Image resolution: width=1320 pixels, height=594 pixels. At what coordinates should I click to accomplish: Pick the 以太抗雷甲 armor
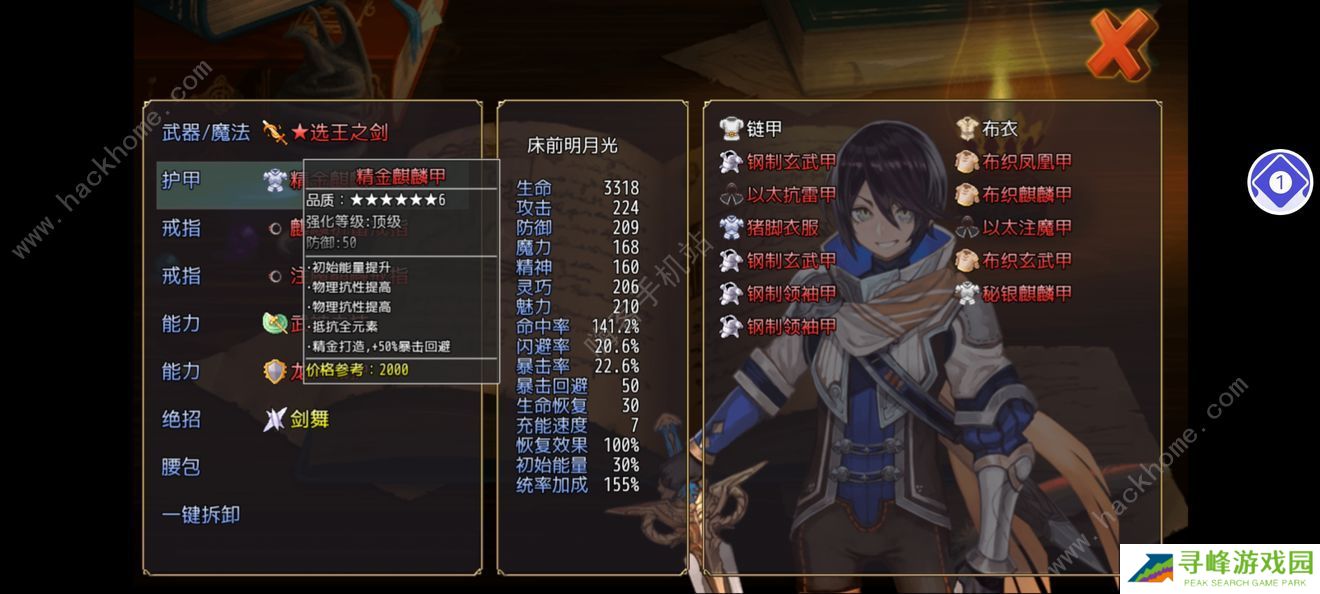click(791, 195)
